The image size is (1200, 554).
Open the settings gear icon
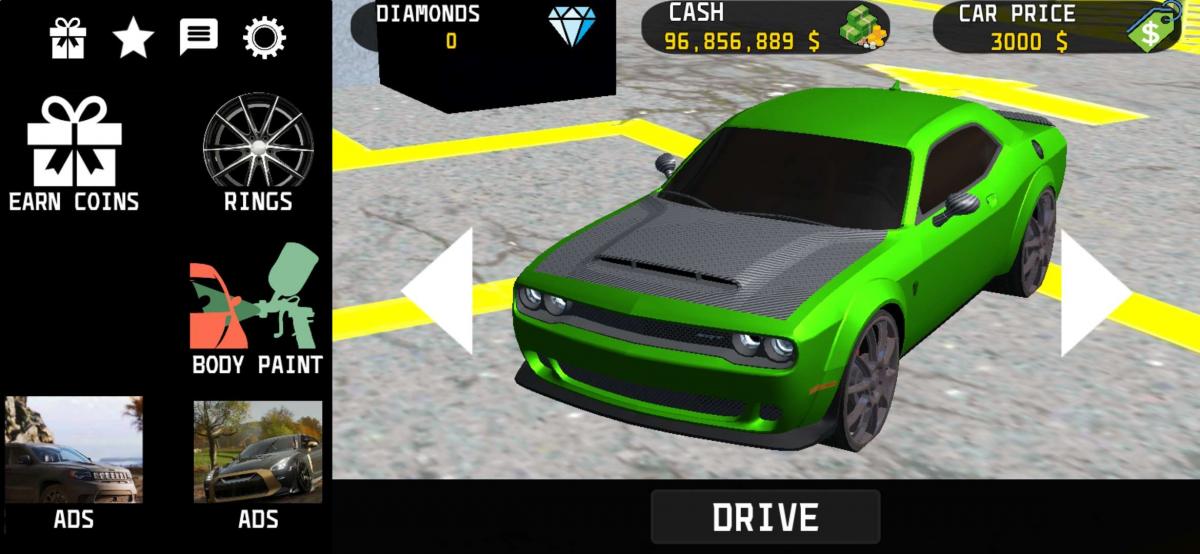(x=264, y=38)
